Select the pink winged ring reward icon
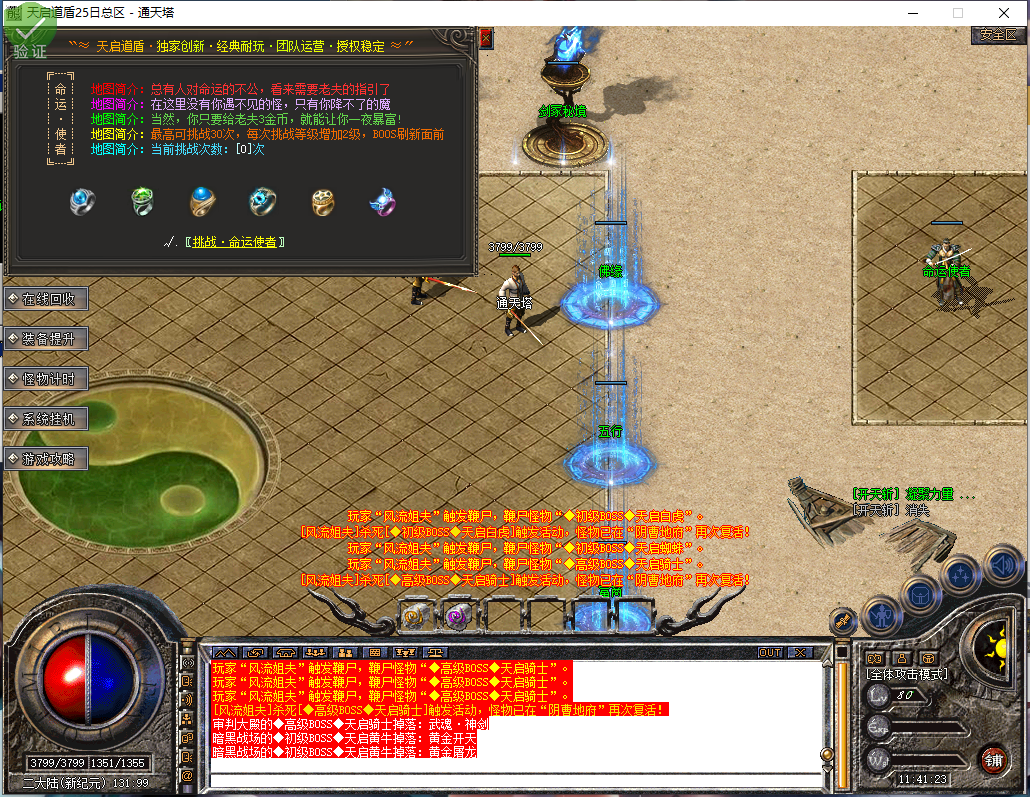1030x797 pixels. [x=382, y=202]
